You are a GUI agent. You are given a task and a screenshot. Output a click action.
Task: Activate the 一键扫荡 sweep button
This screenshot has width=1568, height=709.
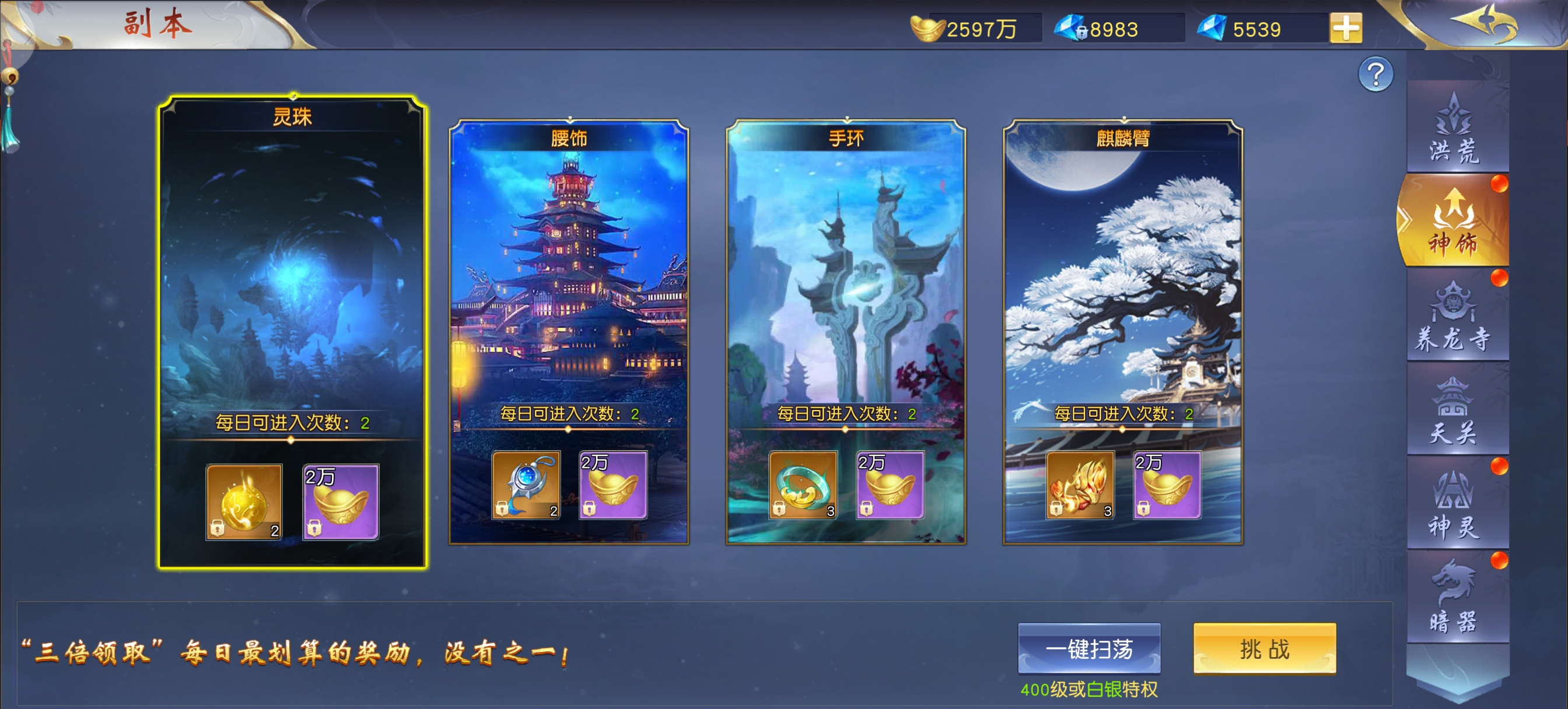click(x=1089, y=649)
